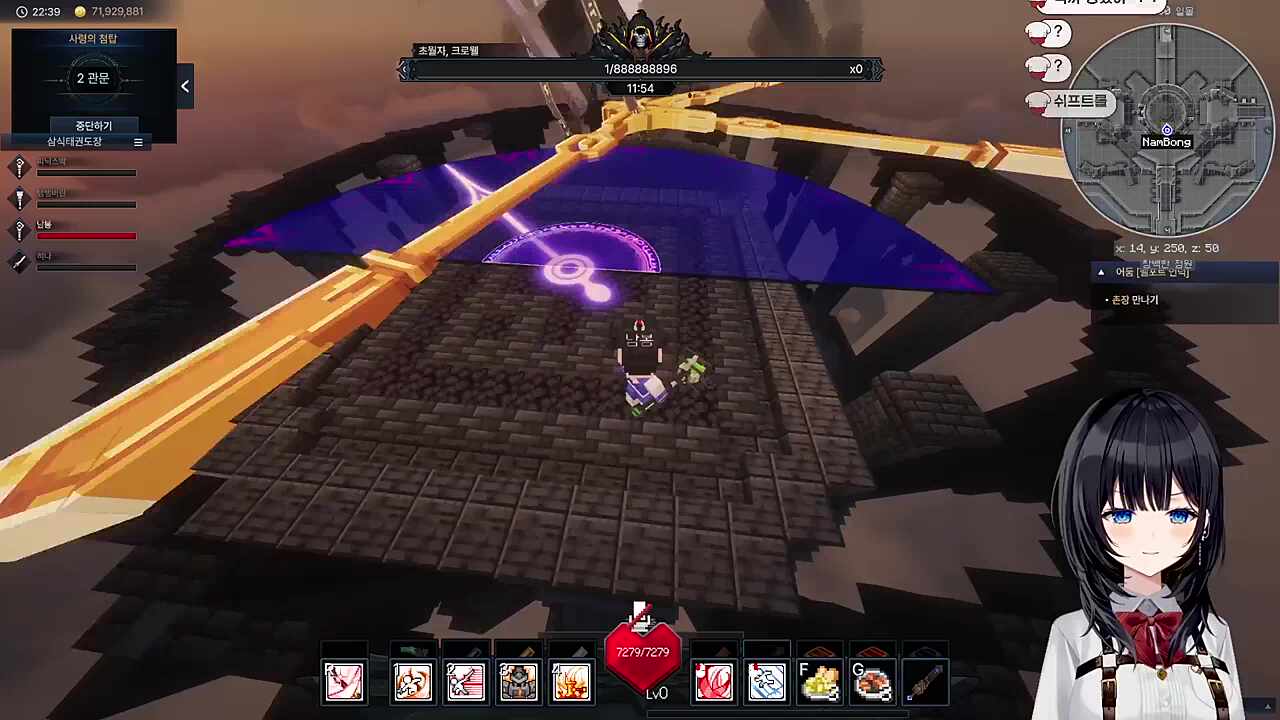This screenshot has height=720, width=1280.
Task: Collapse the quest tracker header arrow
Action: [1101, 272]
